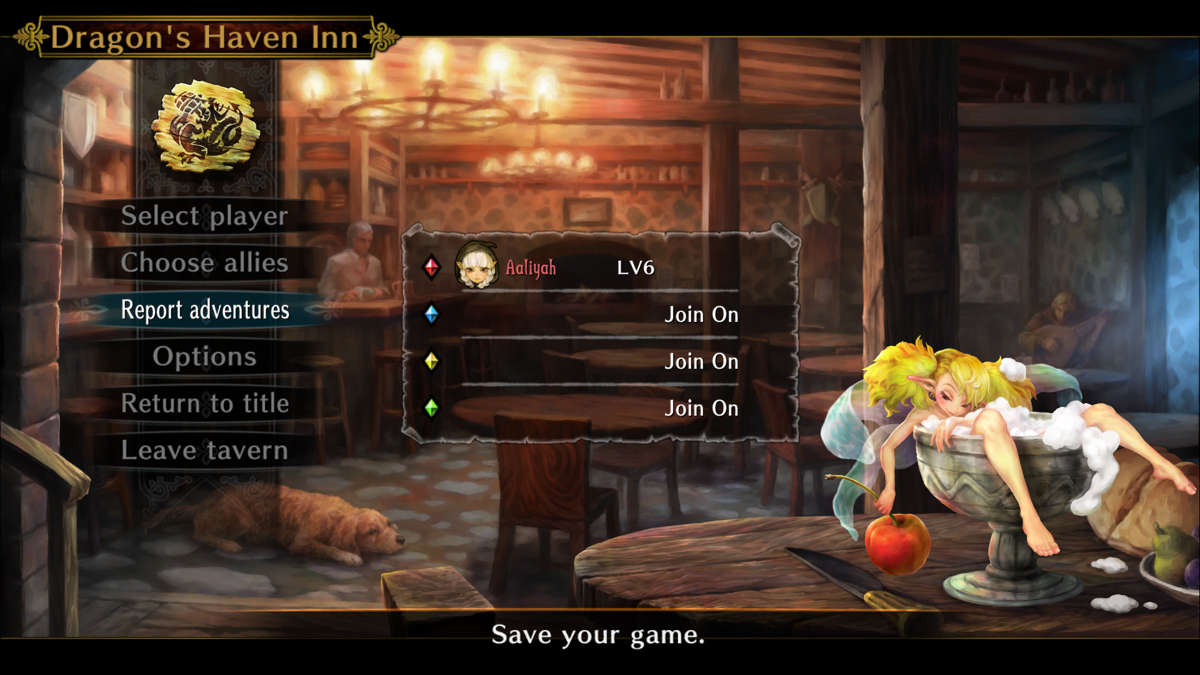
Task: Select Leave tavern
Action: [x=204, y=451]
